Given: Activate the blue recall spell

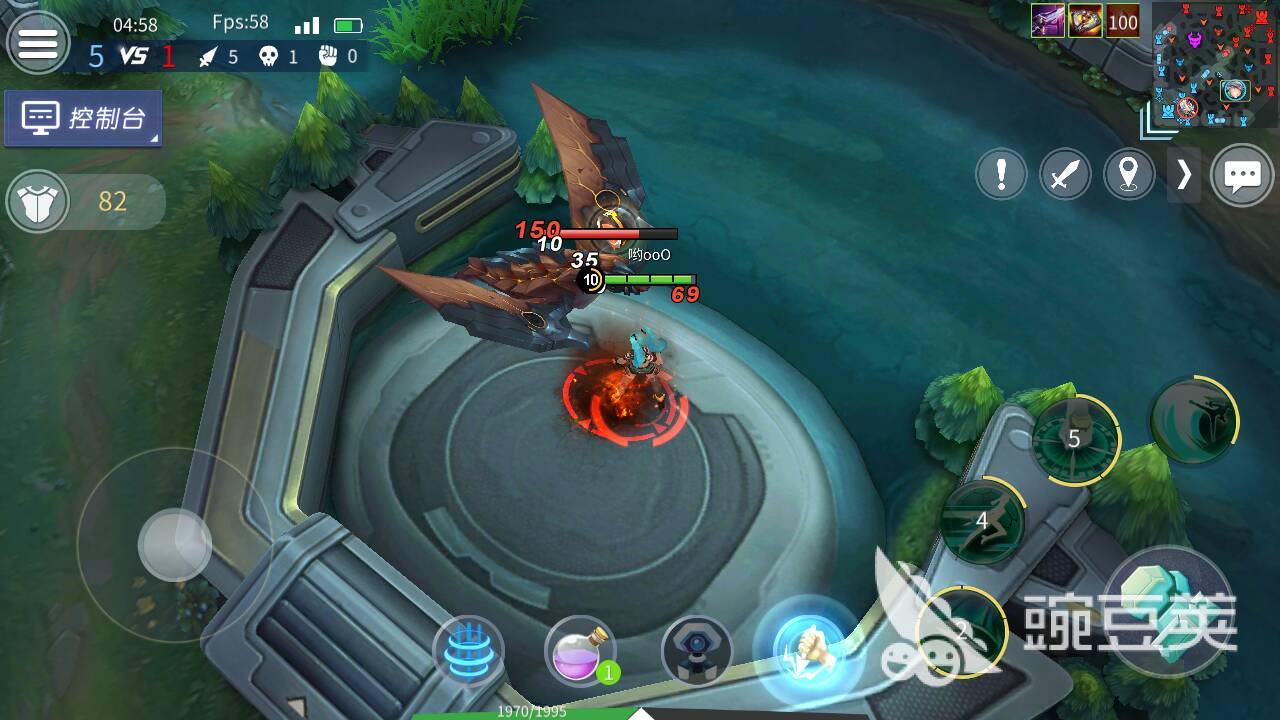Looking at the screenshot, I should (468, 652).
